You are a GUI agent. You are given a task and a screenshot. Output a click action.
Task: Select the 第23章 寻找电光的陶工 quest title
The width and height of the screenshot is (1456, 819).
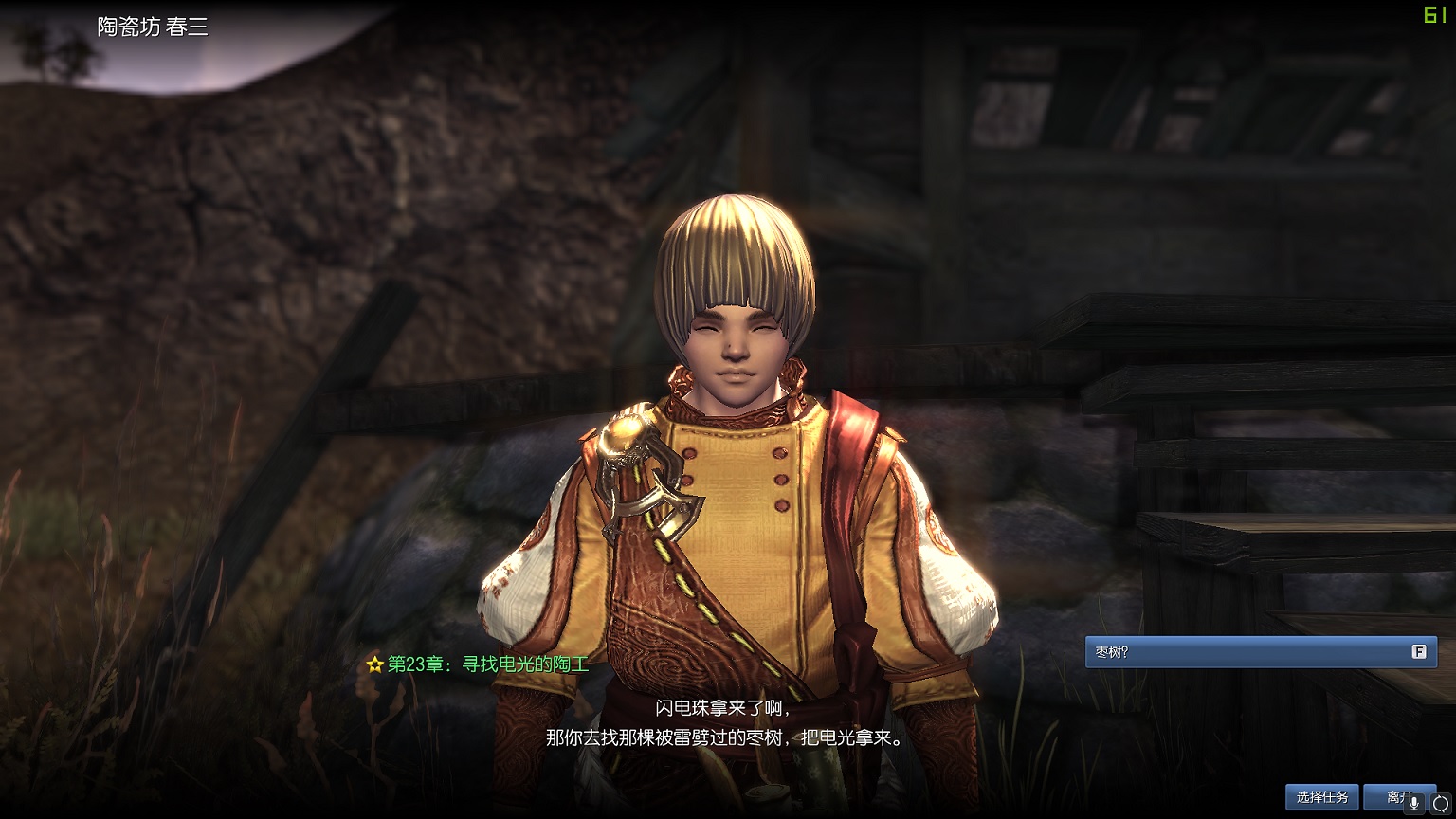[487, 664]
